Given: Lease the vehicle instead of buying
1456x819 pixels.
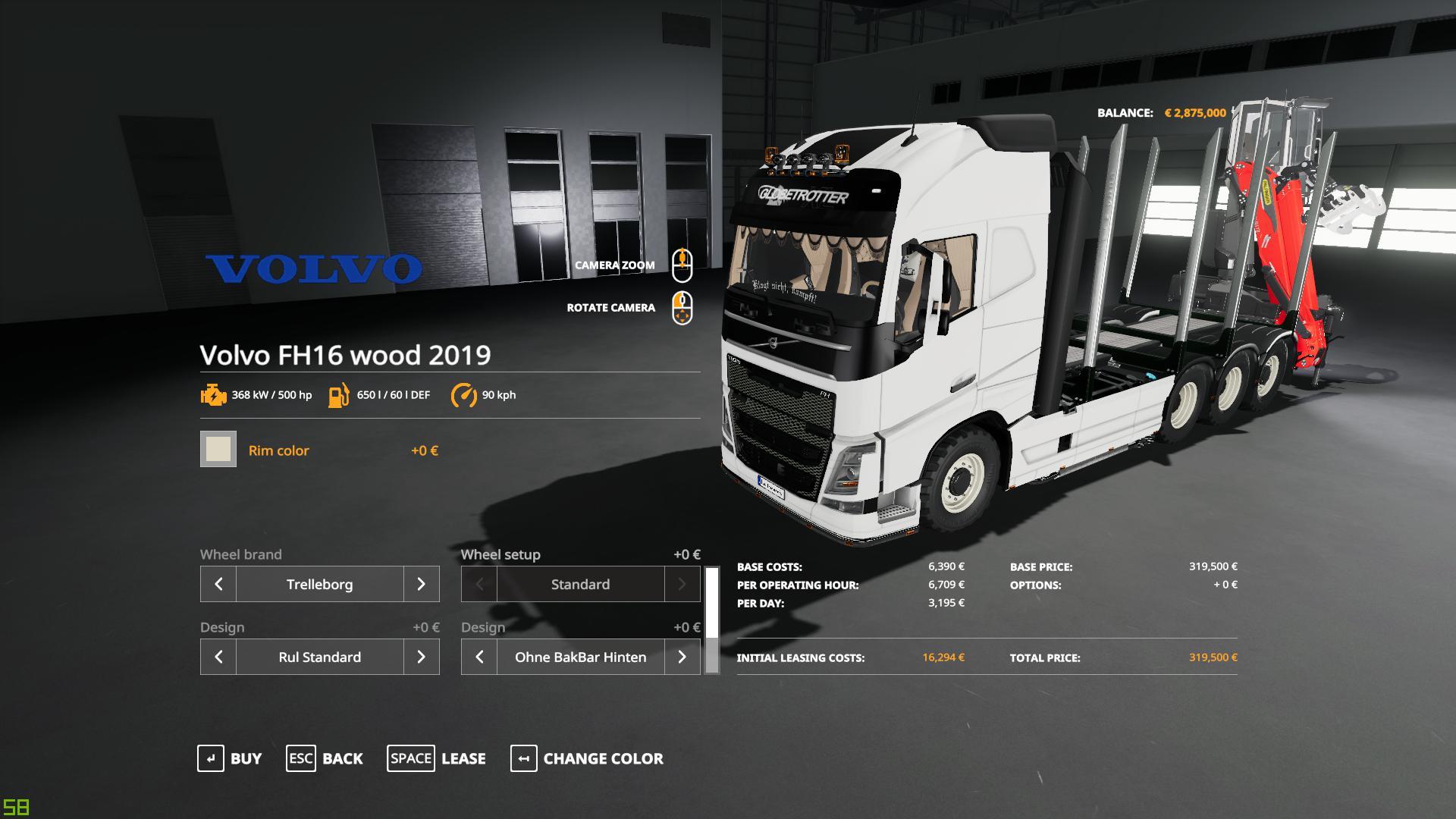Looking at the screenshot, I should tap(437, 758).
